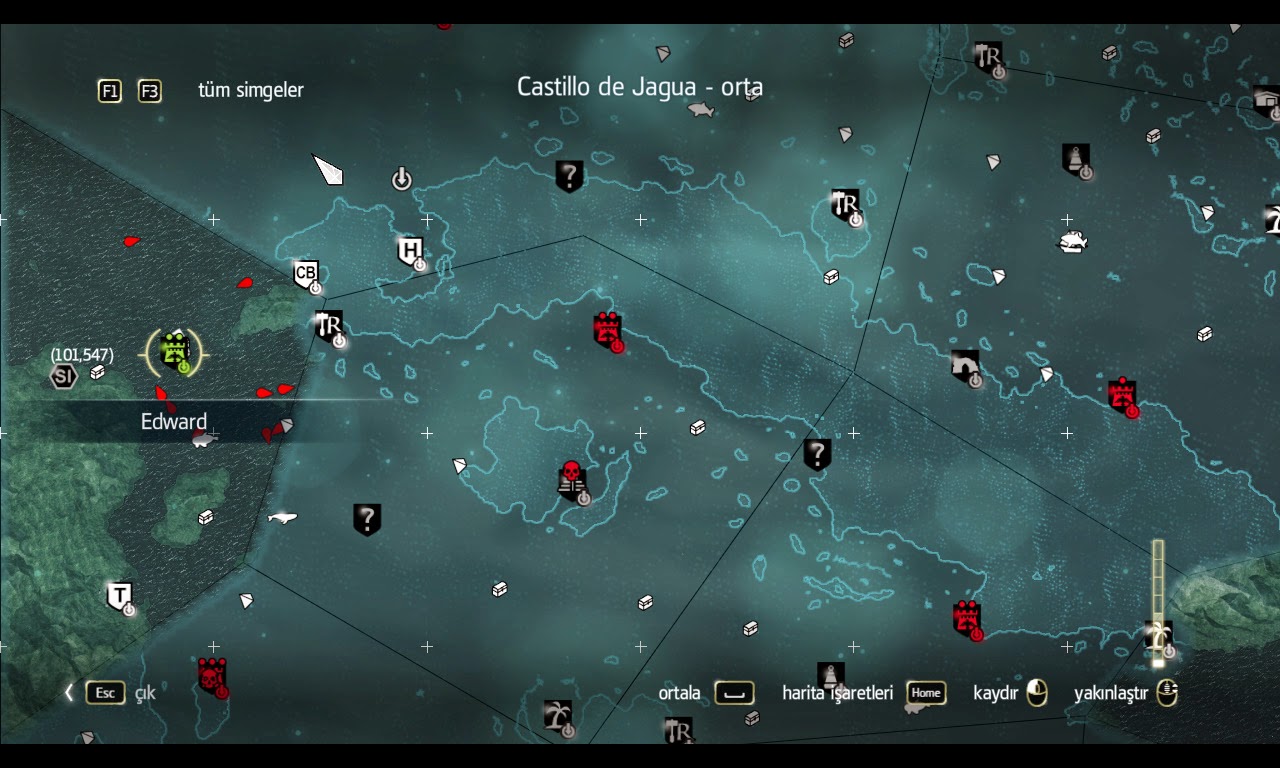Click the red fort icon in the bottom-left corner
Image resolution: width=1280 pixels, height=768 pixels.
[213, 678]
